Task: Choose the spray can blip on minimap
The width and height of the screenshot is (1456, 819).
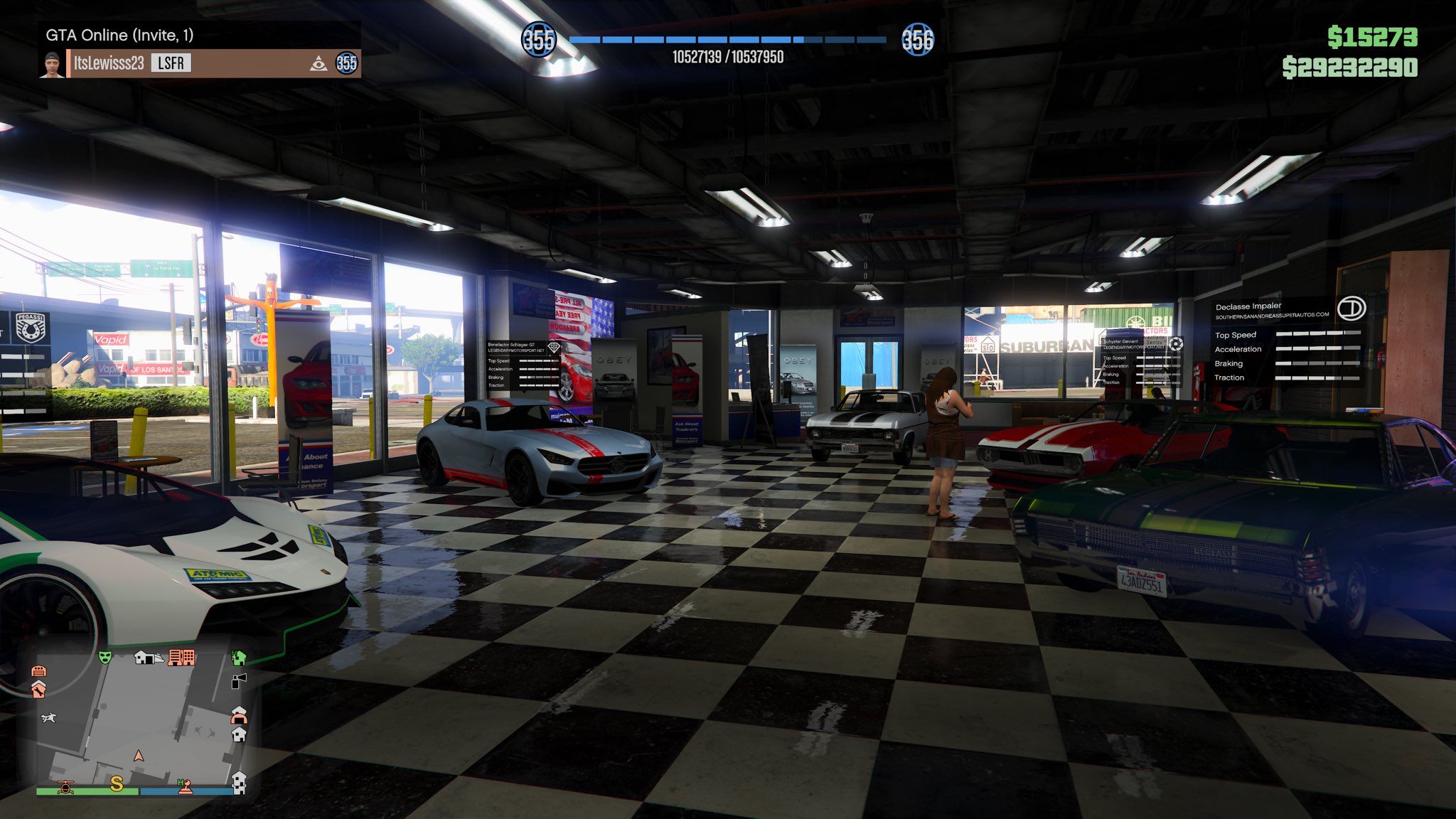Action: pyautogui.click(x=240, y=681)
